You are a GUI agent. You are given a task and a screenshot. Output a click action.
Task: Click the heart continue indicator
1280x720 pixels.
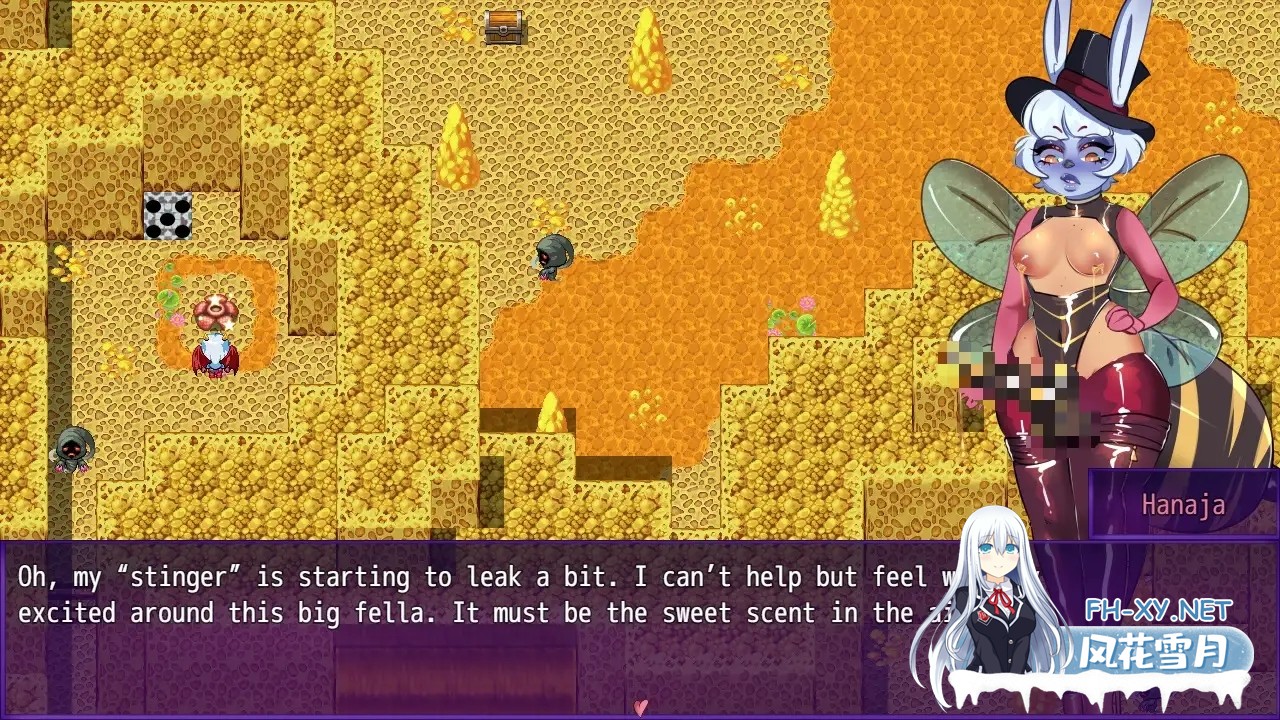click(640, 707)
